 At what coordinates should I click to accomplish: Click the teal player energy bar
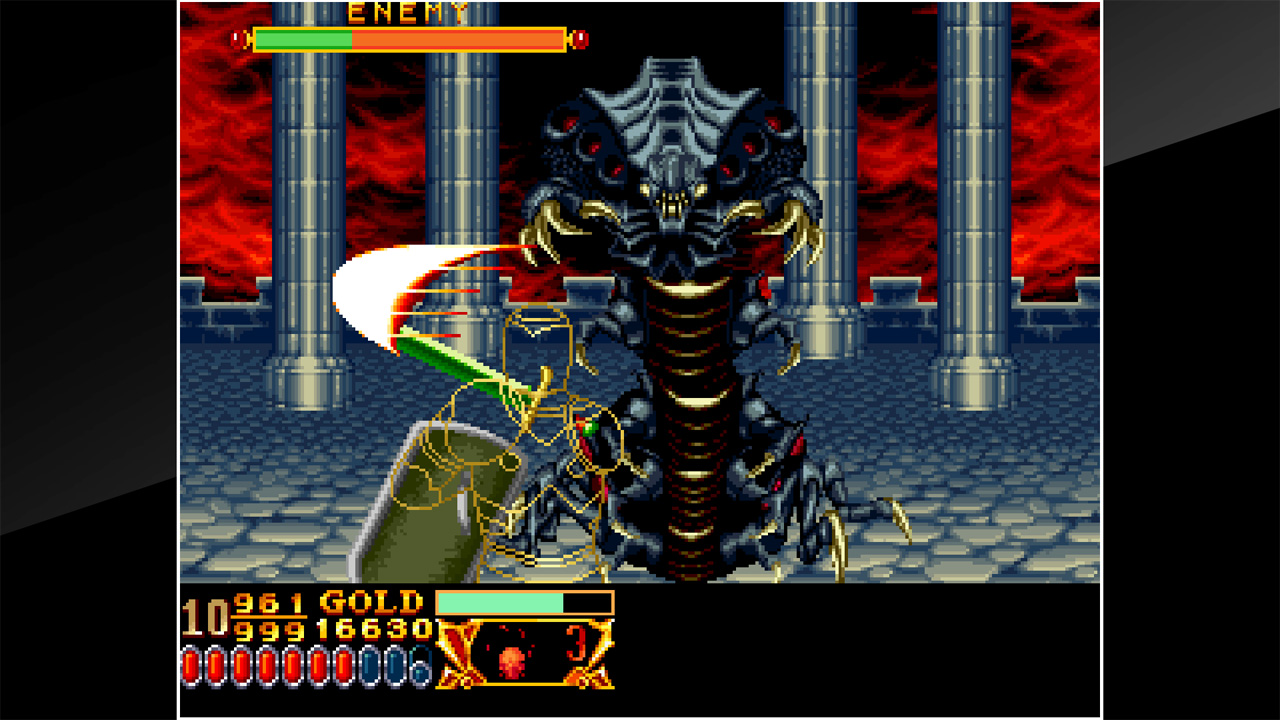pyautogui.click(x=500, y=603)
